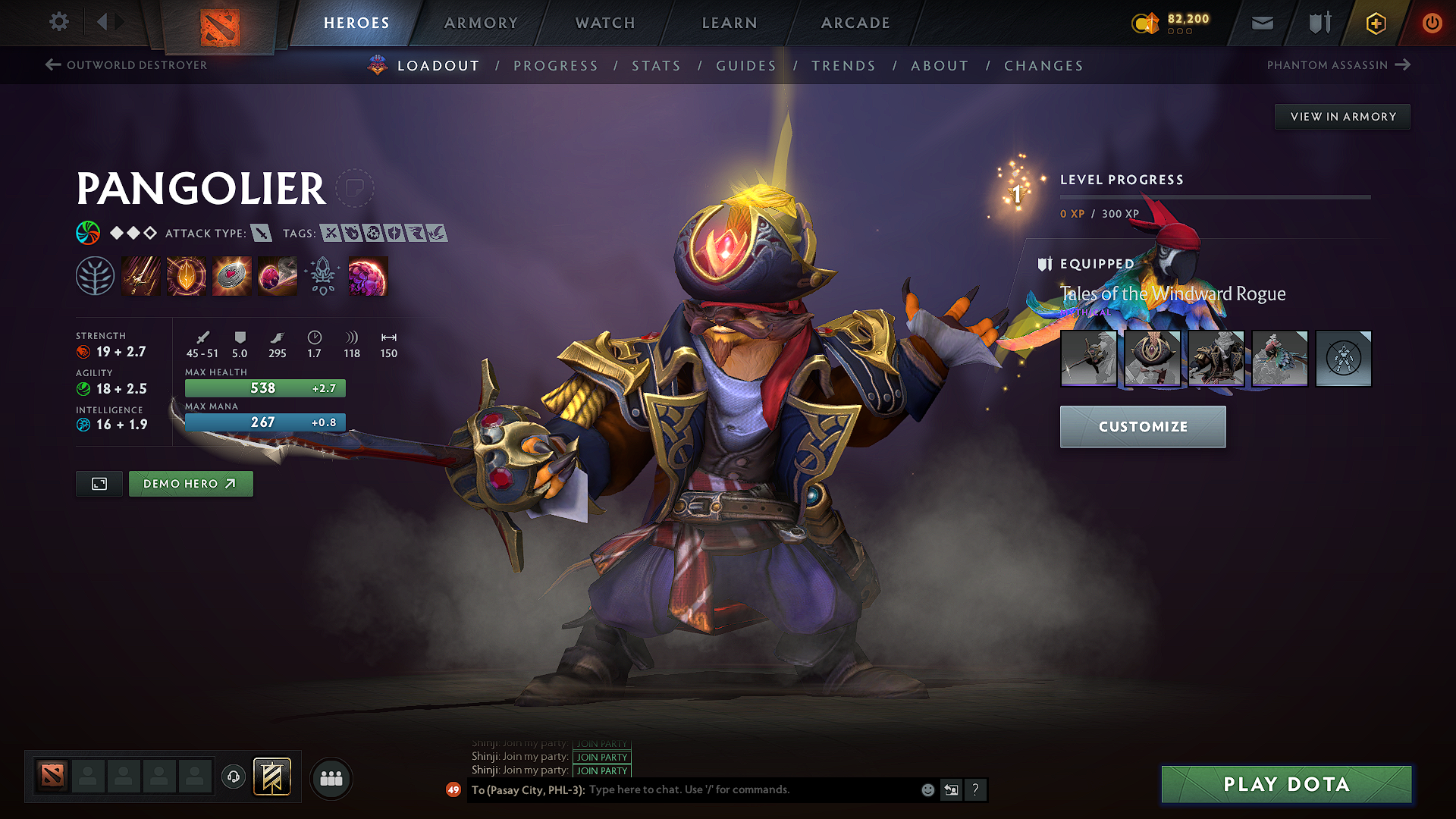
Task: Open the mail inbox icon in top bar
Action: [1262, 23]
